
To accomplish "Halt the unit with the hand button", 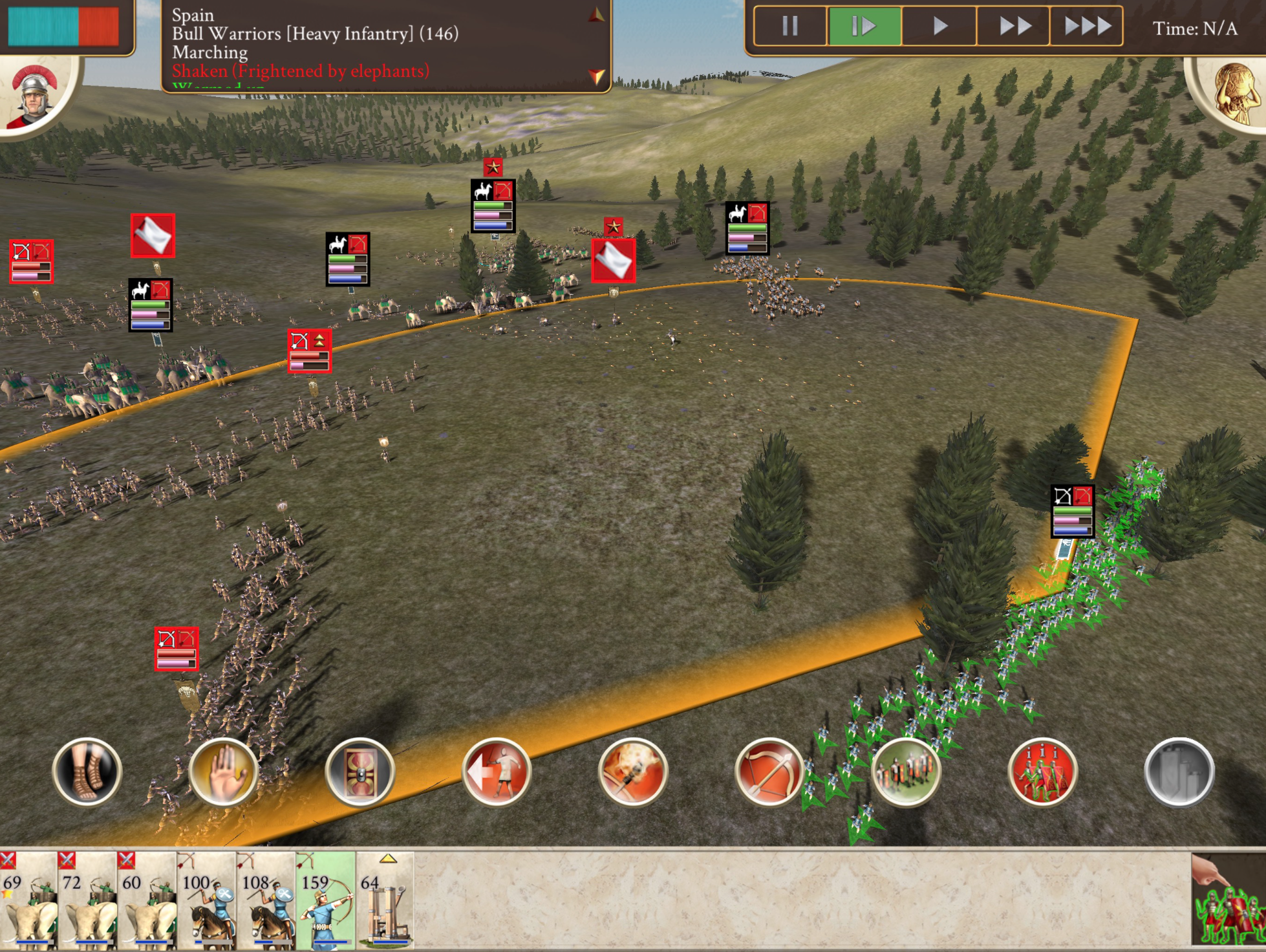I will (x=224, y=772).
